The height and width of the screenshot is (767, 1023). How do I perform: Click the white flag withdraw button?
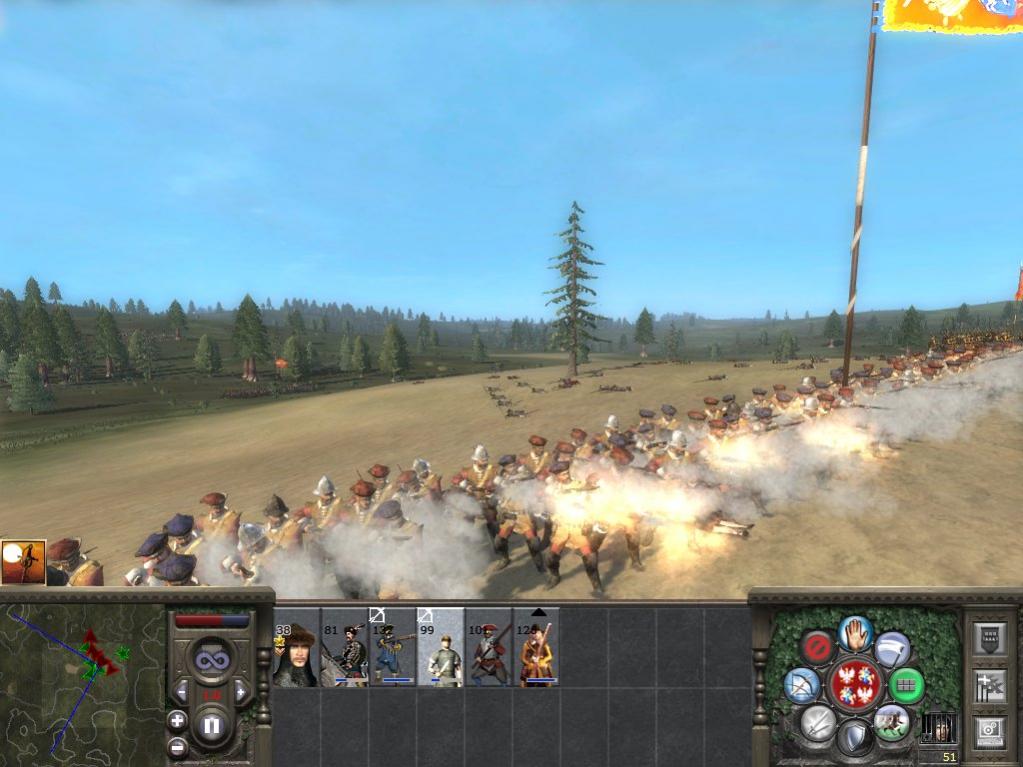[892, 647]
